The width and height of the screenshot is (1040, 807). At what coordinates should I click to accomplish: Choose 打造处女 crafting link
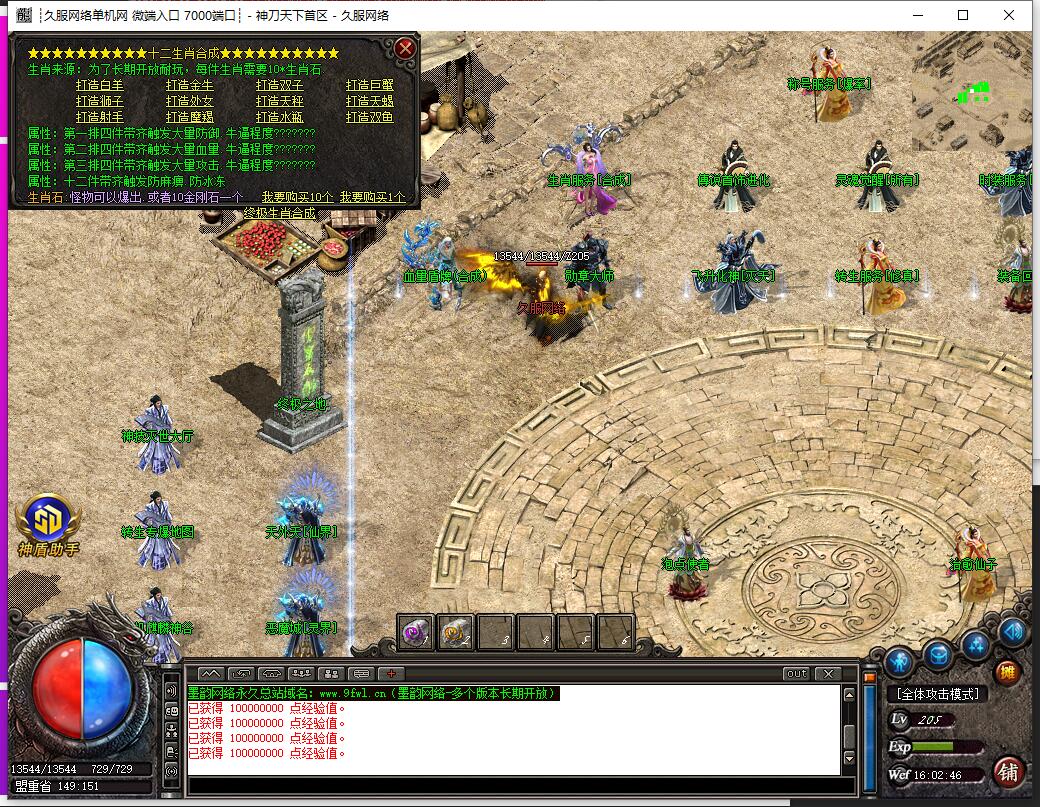[189, 102]
